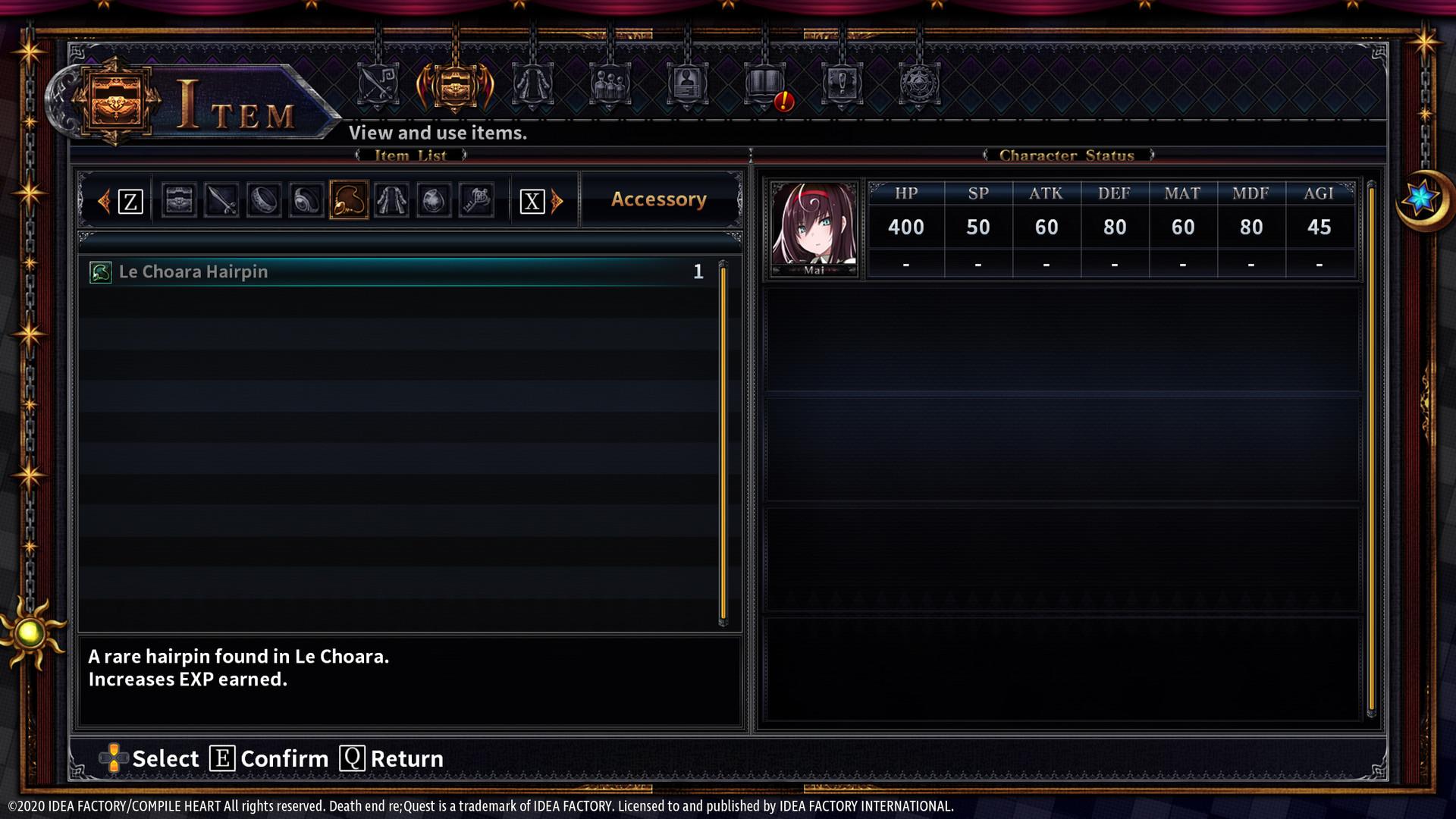Click Mai's character portrait thumbnail
Image resolution: width=1456 pixels, height=819 pixels.
812,226
